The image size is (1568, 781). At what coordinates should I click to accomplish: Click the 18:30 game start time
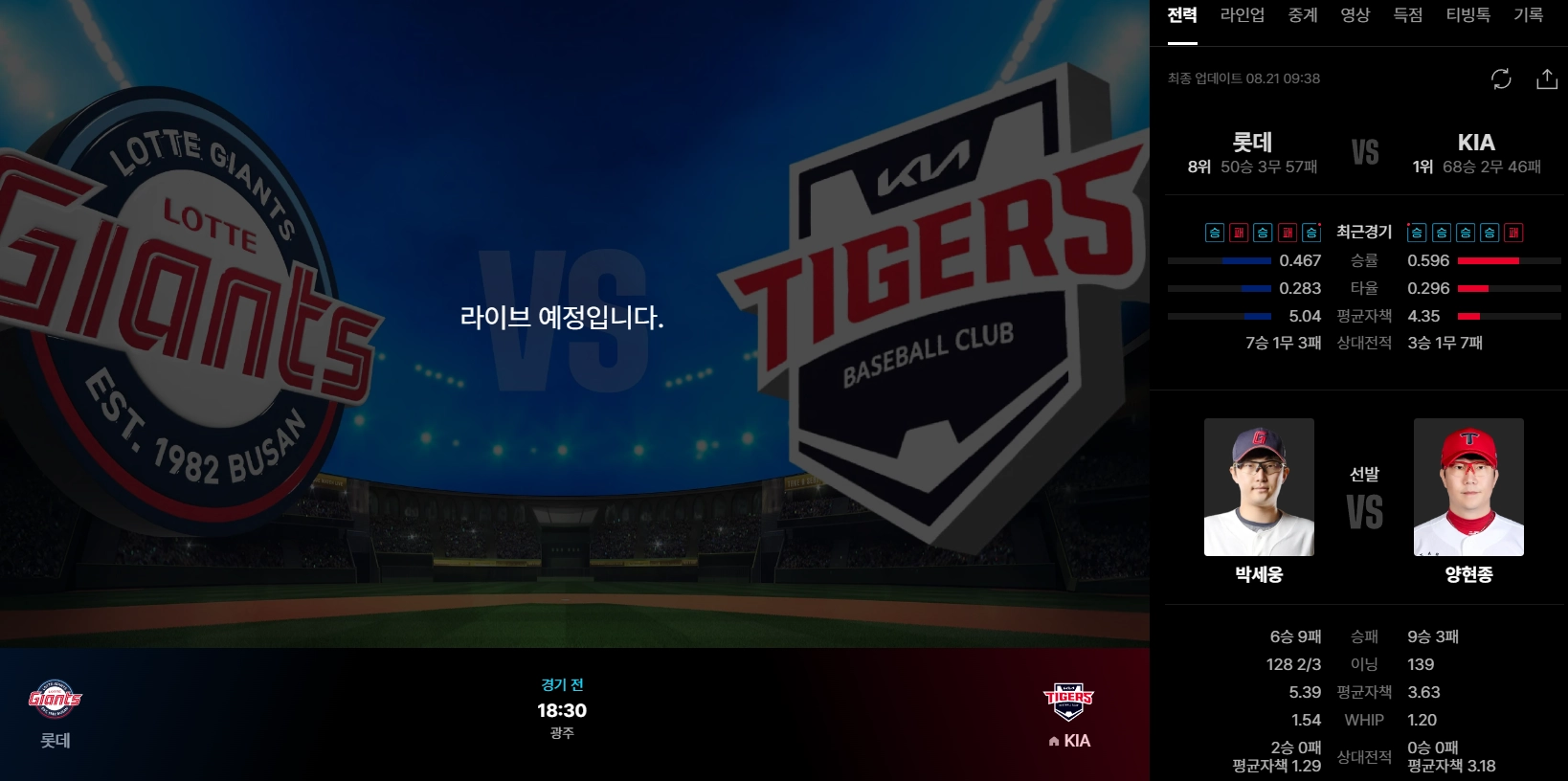(563, 710)
